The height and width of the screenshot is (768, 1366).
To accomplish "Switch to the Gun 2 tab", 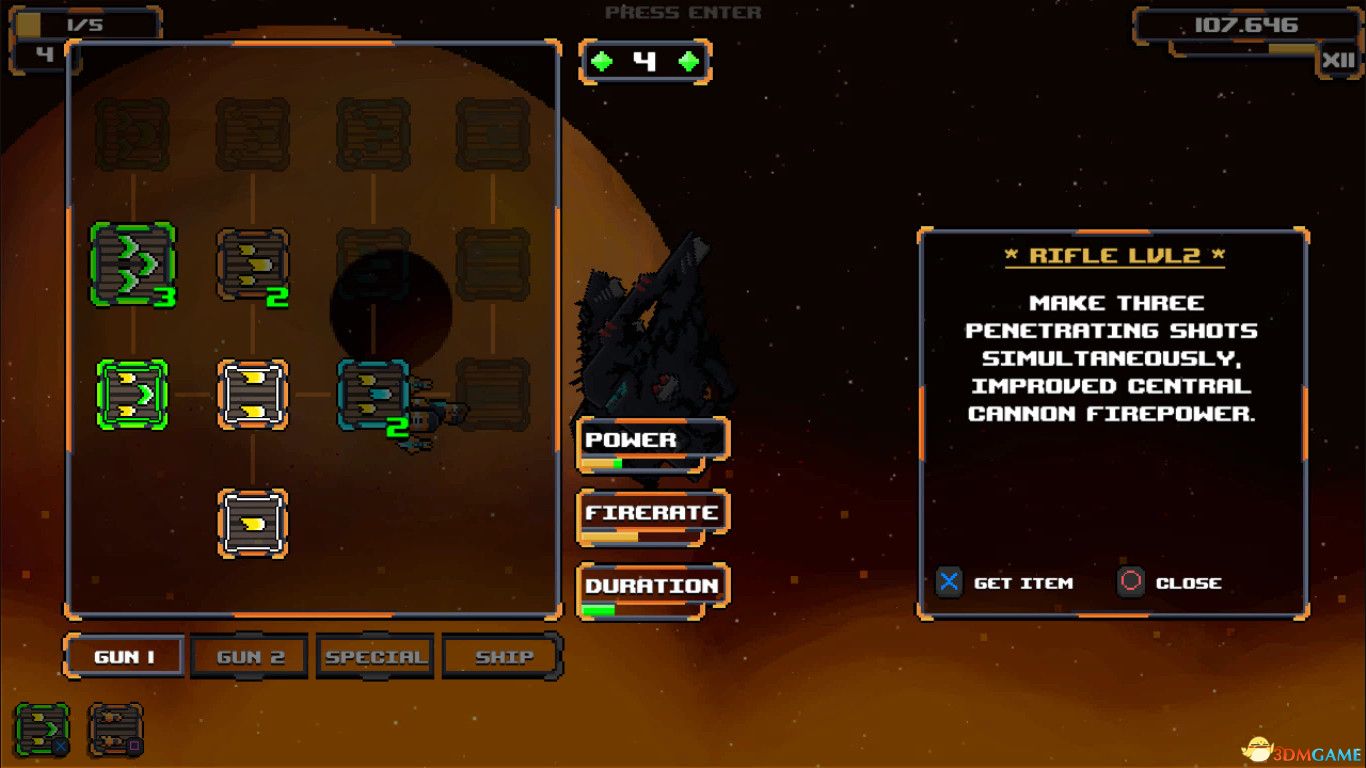I will [x=250, y=657].
